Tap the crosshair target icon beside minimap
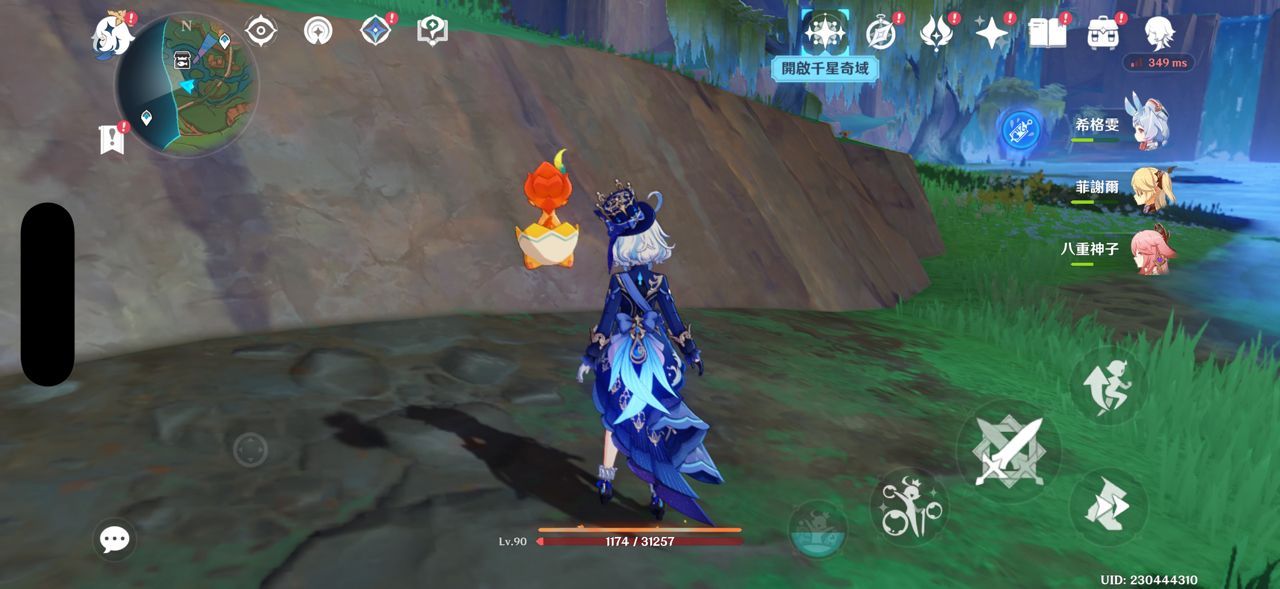The height and width of the screenshot is (589, 1280). tap(261, 30)
